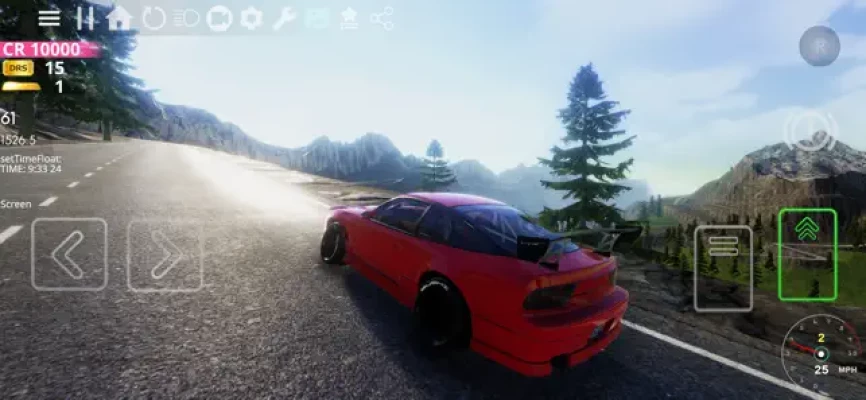Screen dimensions: 866x400
Task: Return to the home screen
Action: tap(119, 18)
